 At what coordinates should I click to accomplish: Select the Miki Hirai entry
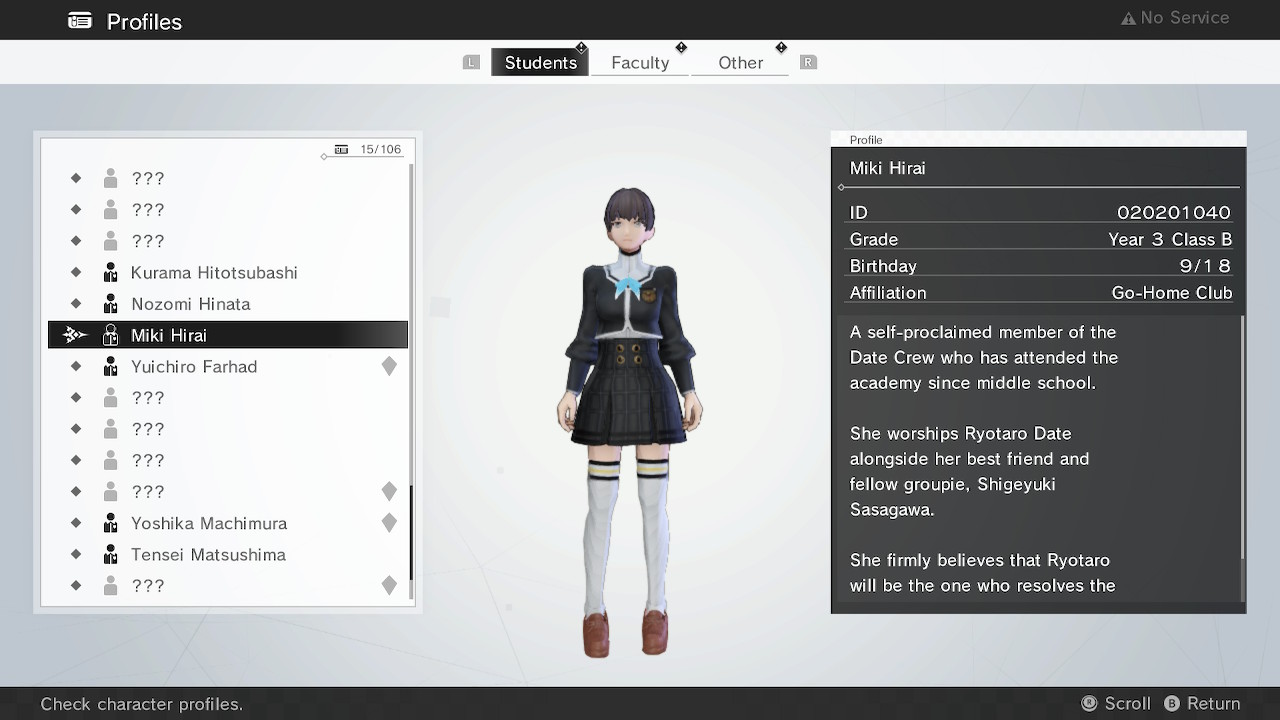(x=169, y=335)
